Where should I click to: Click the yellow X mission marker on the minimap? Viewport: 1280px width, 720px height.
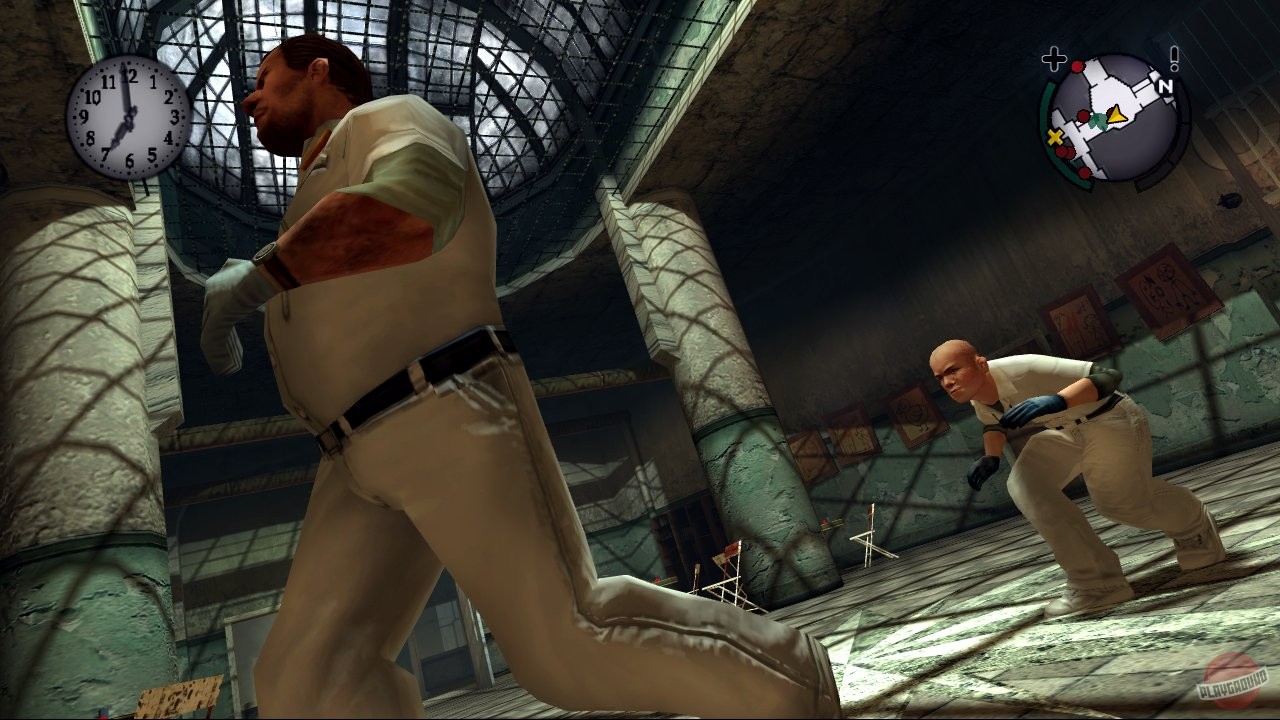click(x=1054, y=136)
